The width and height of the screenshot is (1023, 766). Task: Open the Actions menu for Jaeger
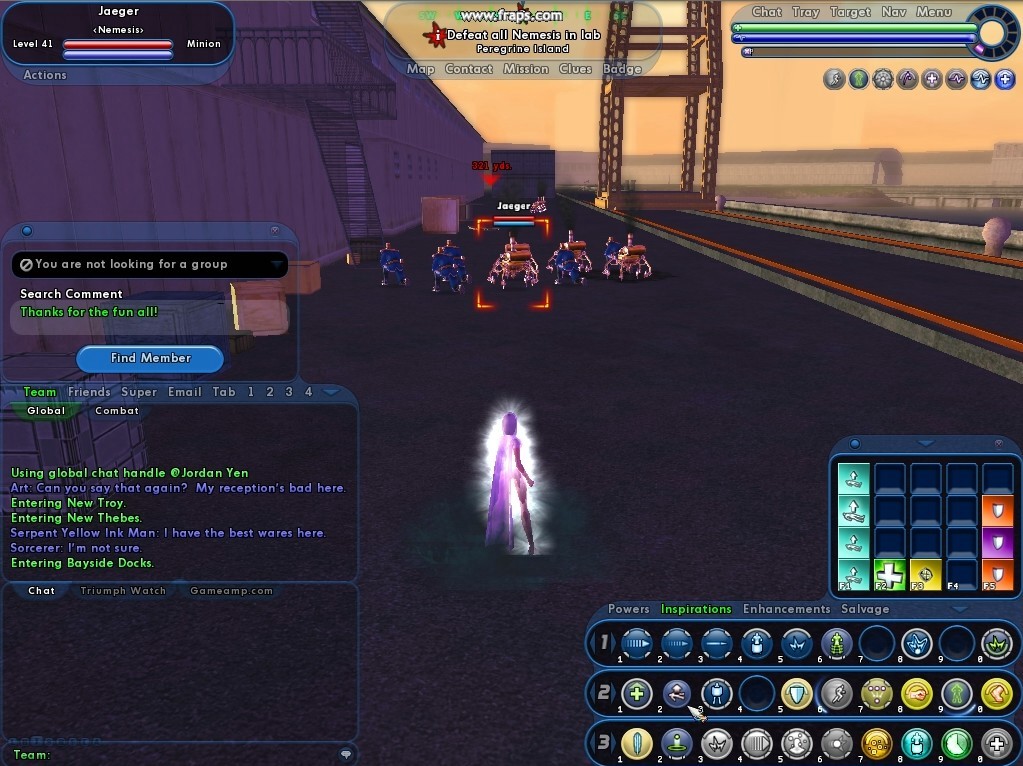click(45, 75)
